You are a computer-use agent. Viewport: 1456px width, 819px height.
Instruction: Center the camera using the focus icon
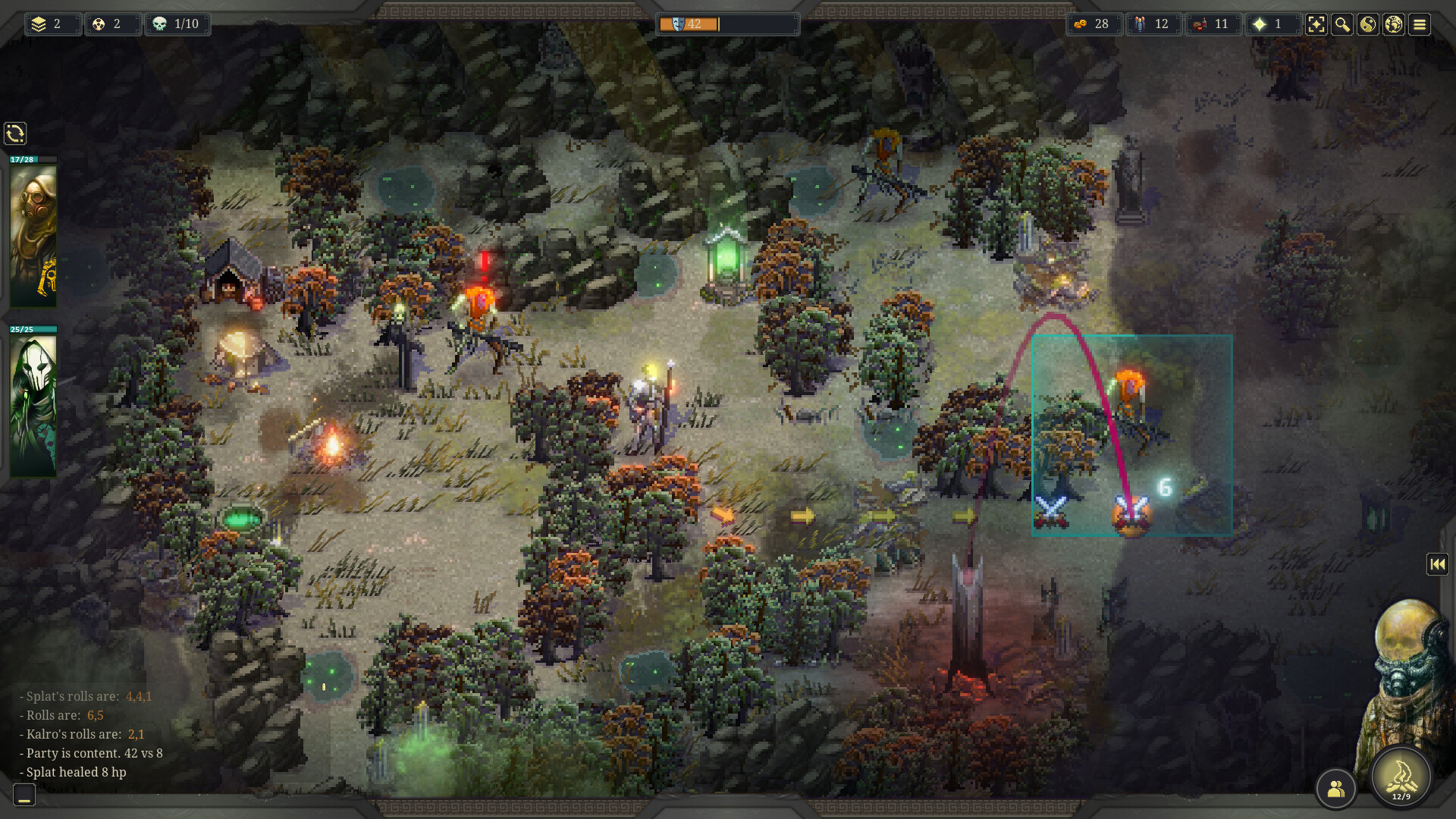pos(1317,25)
